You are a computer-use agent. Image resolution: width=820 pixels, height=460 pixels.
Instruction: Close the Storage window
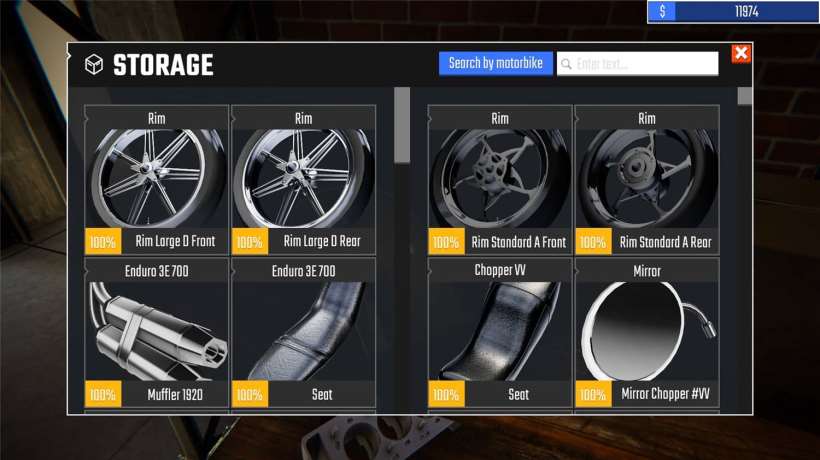(741, 54)
